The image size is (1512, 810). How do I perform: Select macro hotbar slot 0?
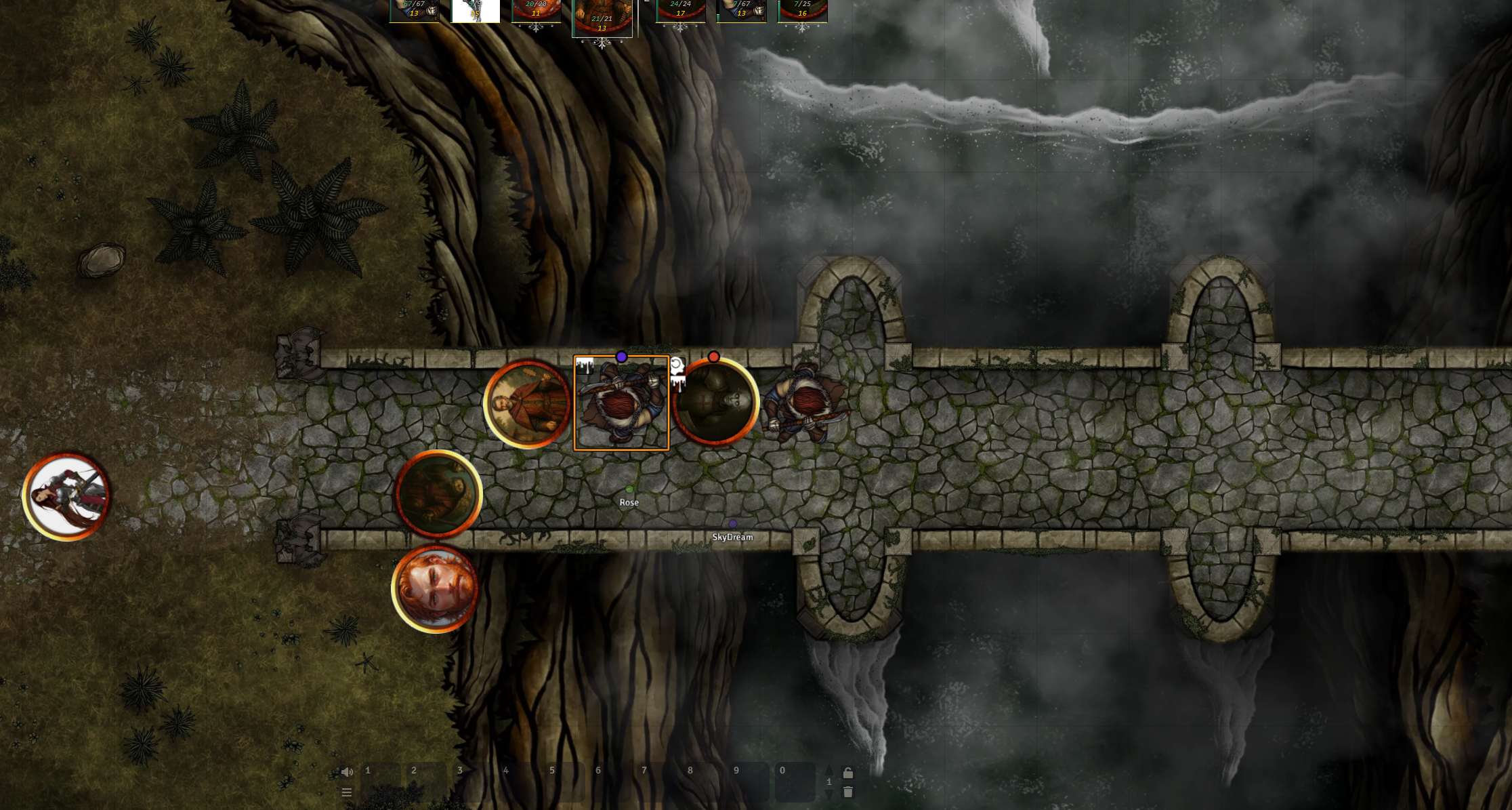[x=795, y=782]
